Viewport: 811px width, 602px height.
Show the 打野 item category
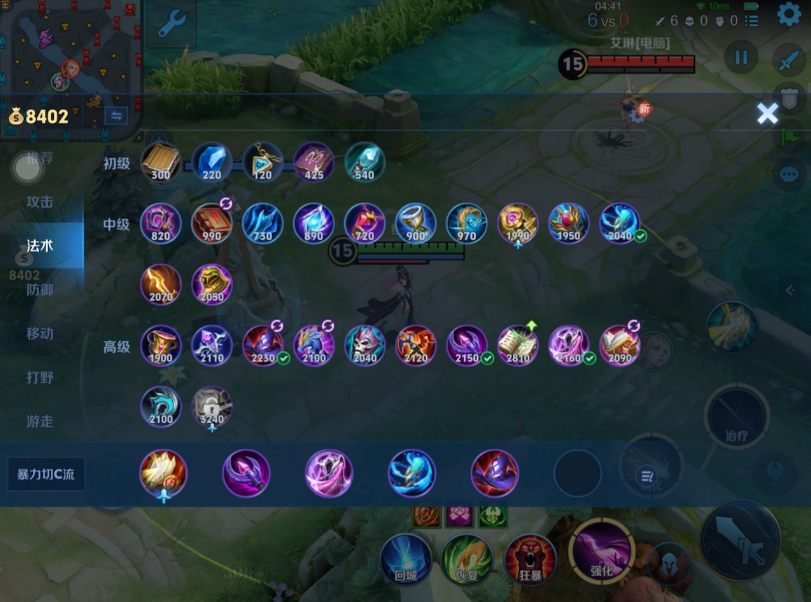tap(40, 377)
